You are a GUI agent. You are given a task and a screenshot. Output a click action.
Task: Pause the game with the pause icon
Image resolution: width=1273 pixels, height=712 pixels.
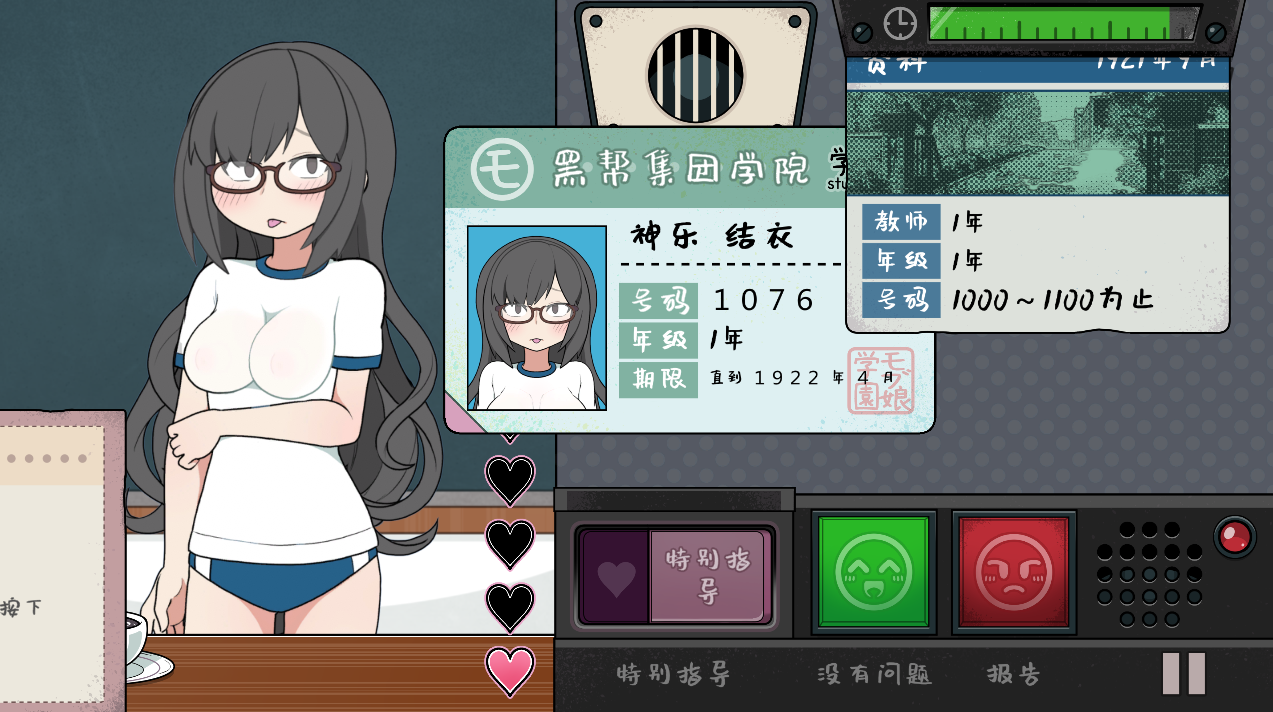click(1183, 673)
